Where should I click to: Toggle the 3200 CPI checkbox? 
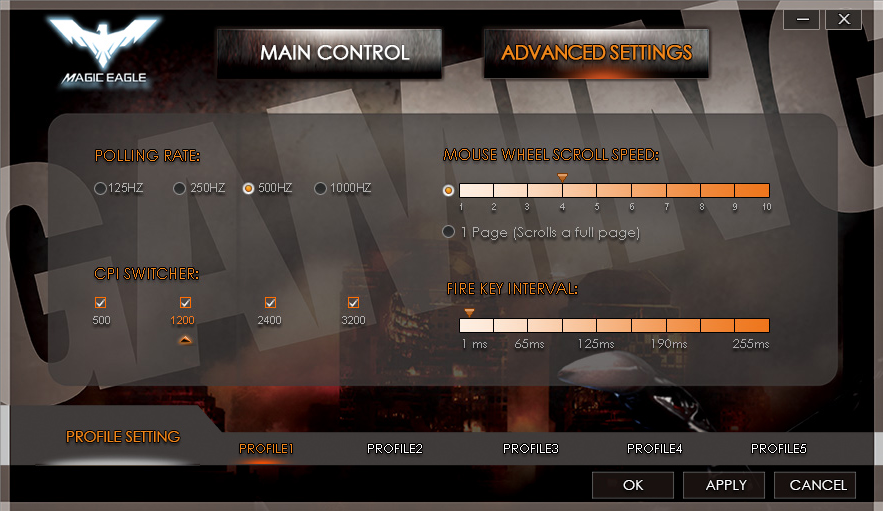[x=353, y=303]
